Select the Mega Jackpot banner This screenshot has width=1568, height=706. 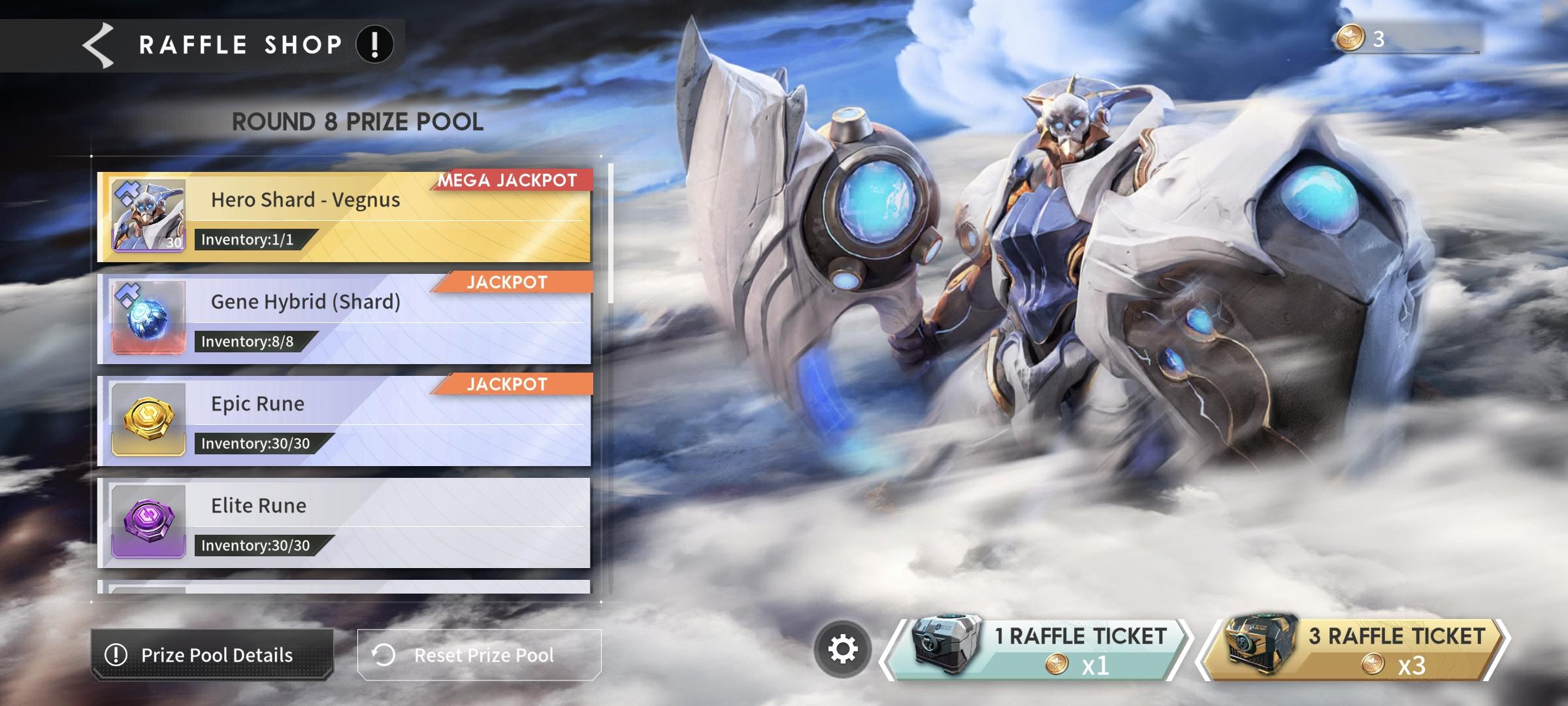tap(508, 182)
